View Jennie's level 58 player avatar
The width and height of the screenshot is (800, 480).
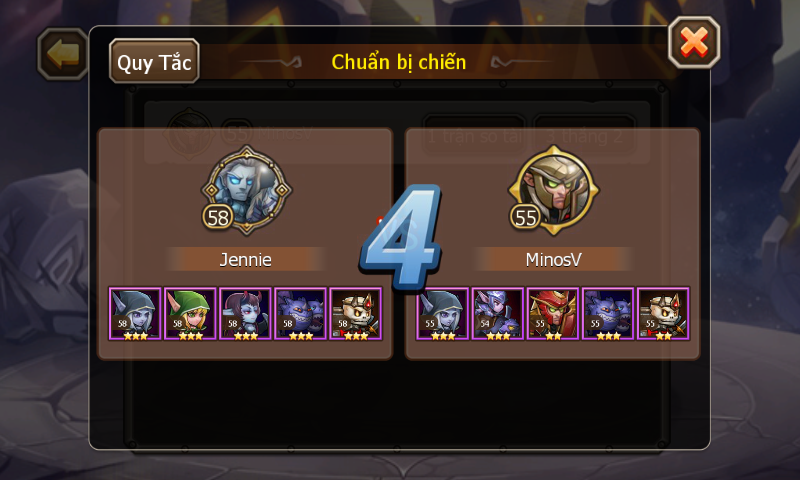pos(246,188)
